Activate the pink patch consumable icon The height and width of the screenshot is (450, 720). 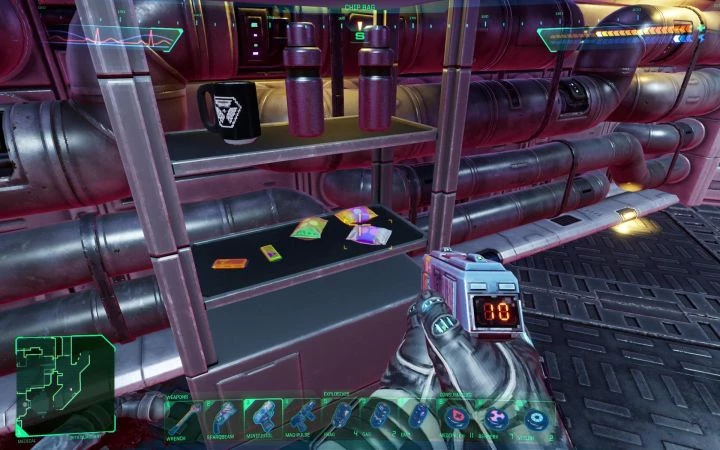coord(497,417)
